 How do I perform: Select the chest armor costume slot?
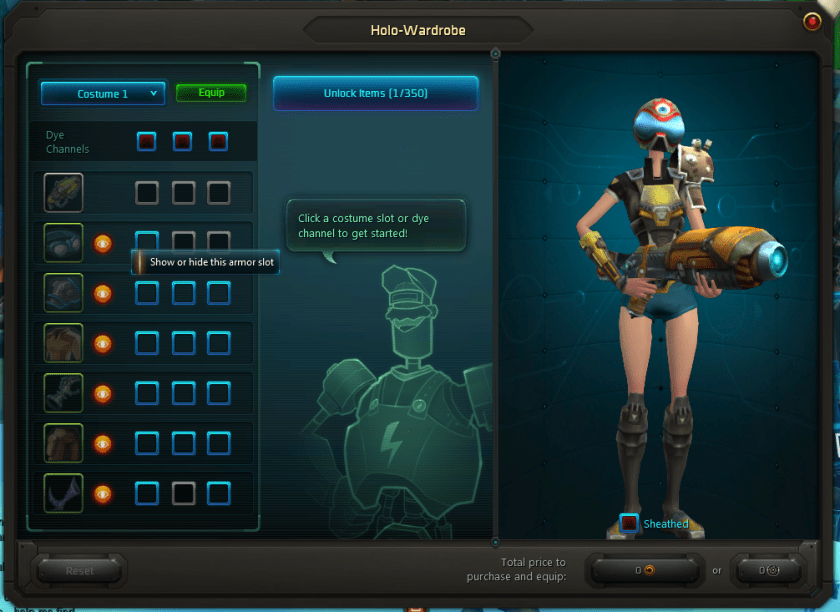[x=63, y=343]
